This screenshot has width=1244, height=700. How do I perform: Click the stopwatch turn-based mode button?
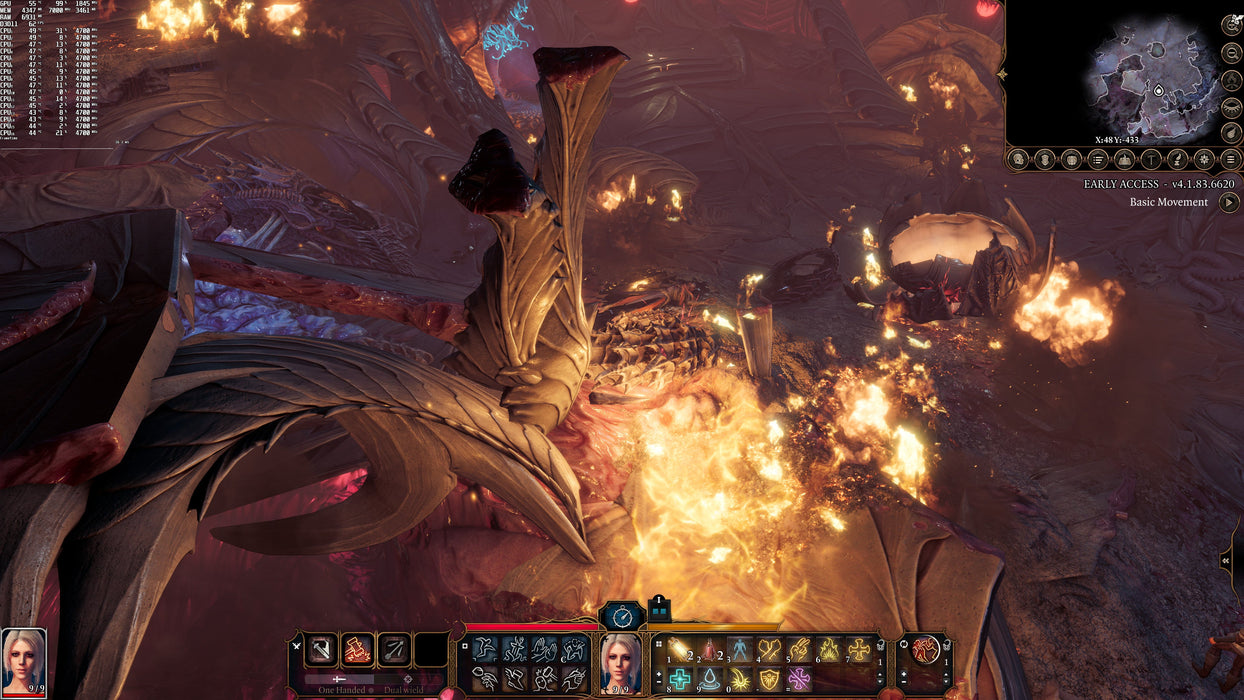pyautogui.click(x=621, y=615)
